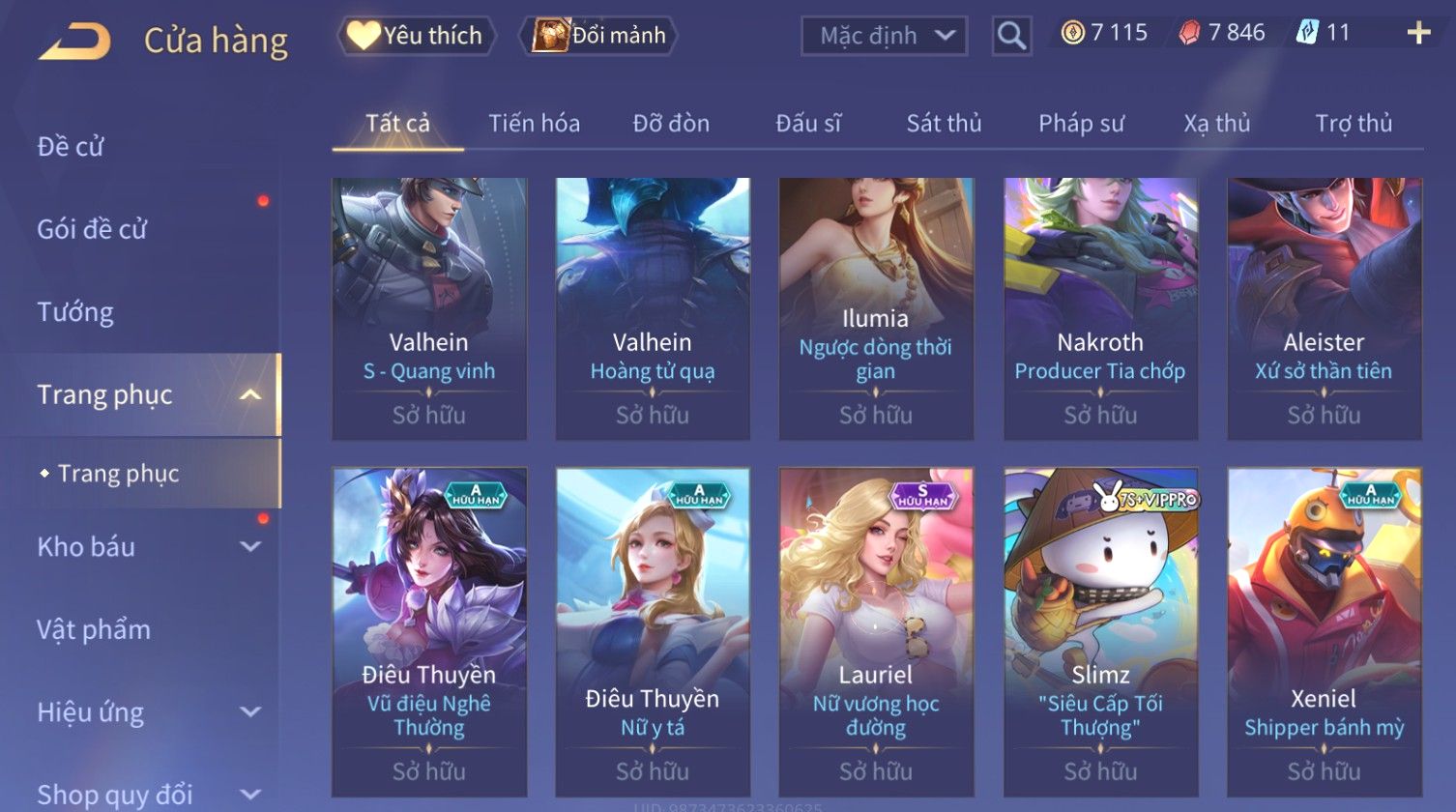Pick the Xeniel Shipper bánh mỳ skin
Screen dimensions: 1456x812
click(x=1324, y=631)
